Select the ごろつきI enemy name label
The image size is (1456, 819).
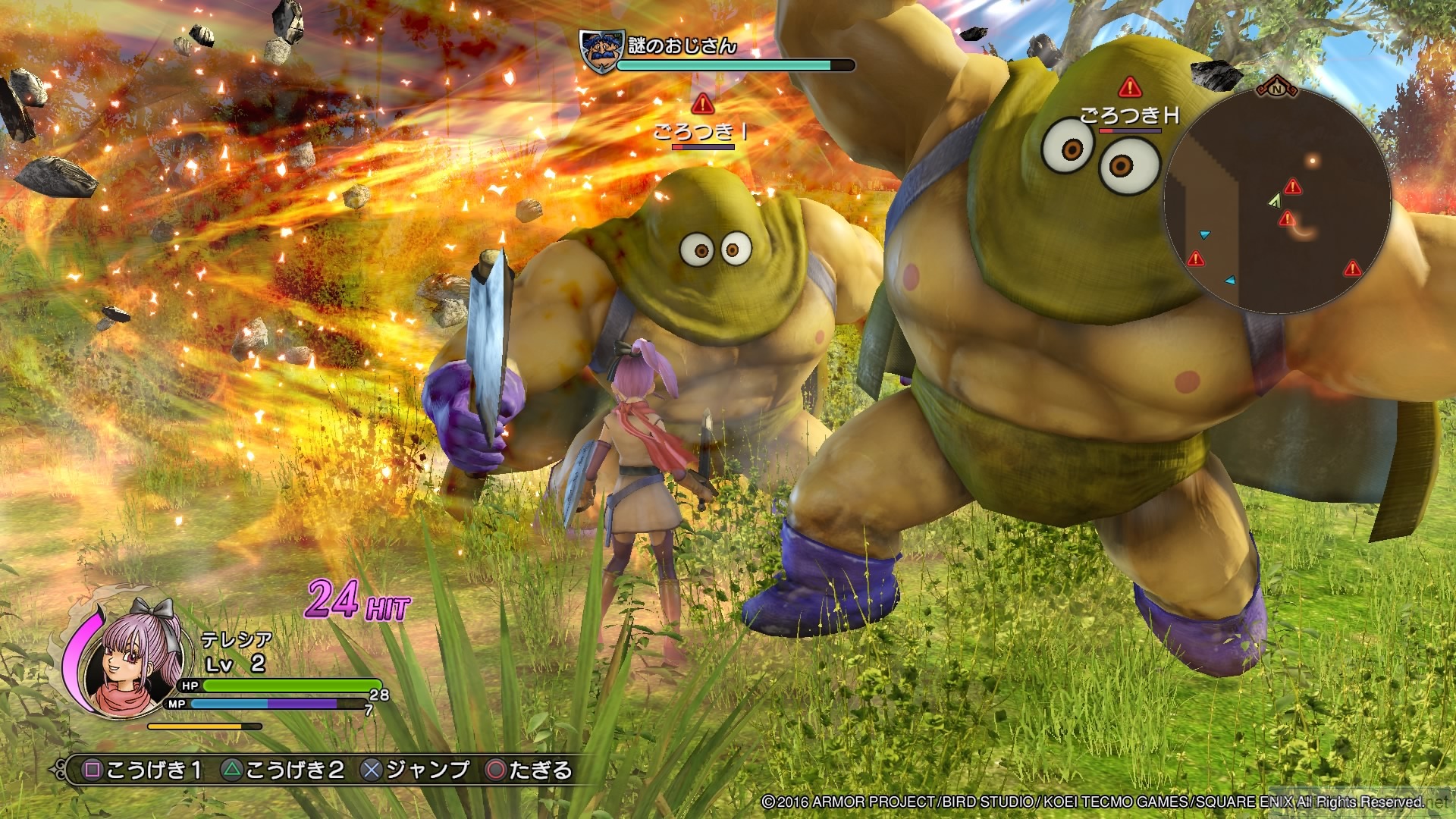click(x=701, y=132)
